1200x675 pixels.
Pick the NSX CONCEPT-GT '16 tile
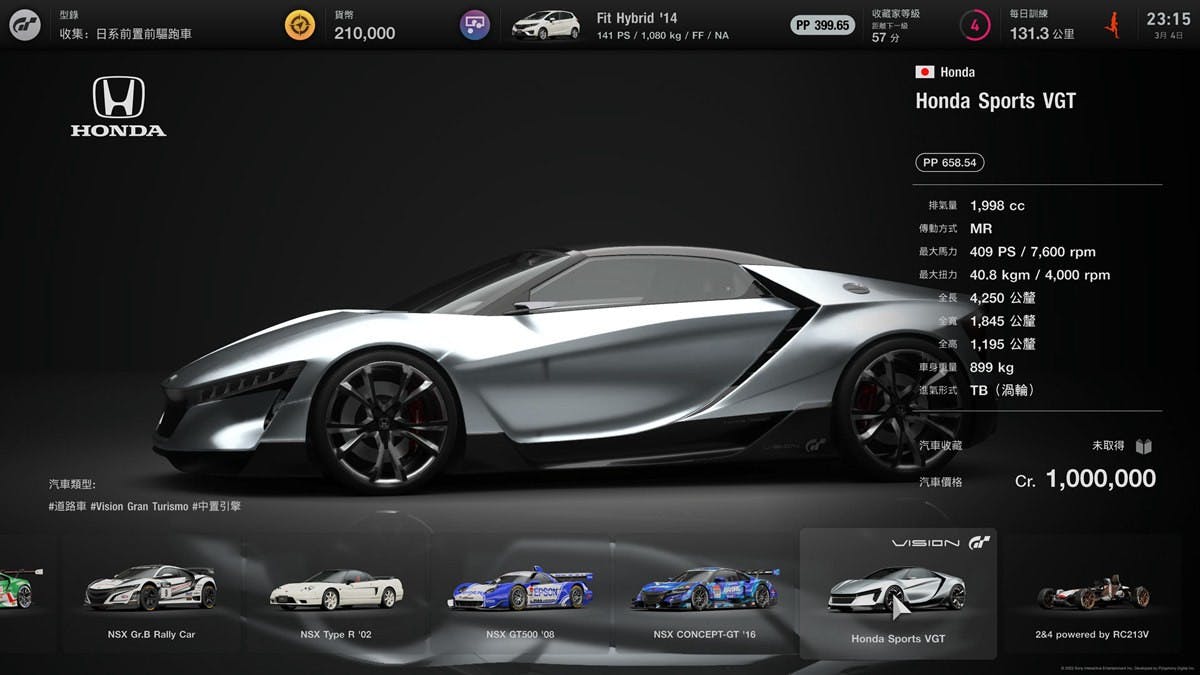pos(705,596)
